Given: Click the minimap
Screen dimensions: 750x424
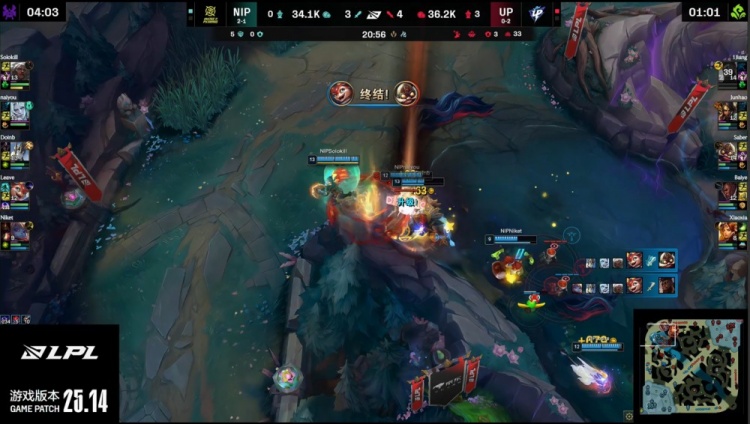Looking at the screenshot, I should pos(691,366).
